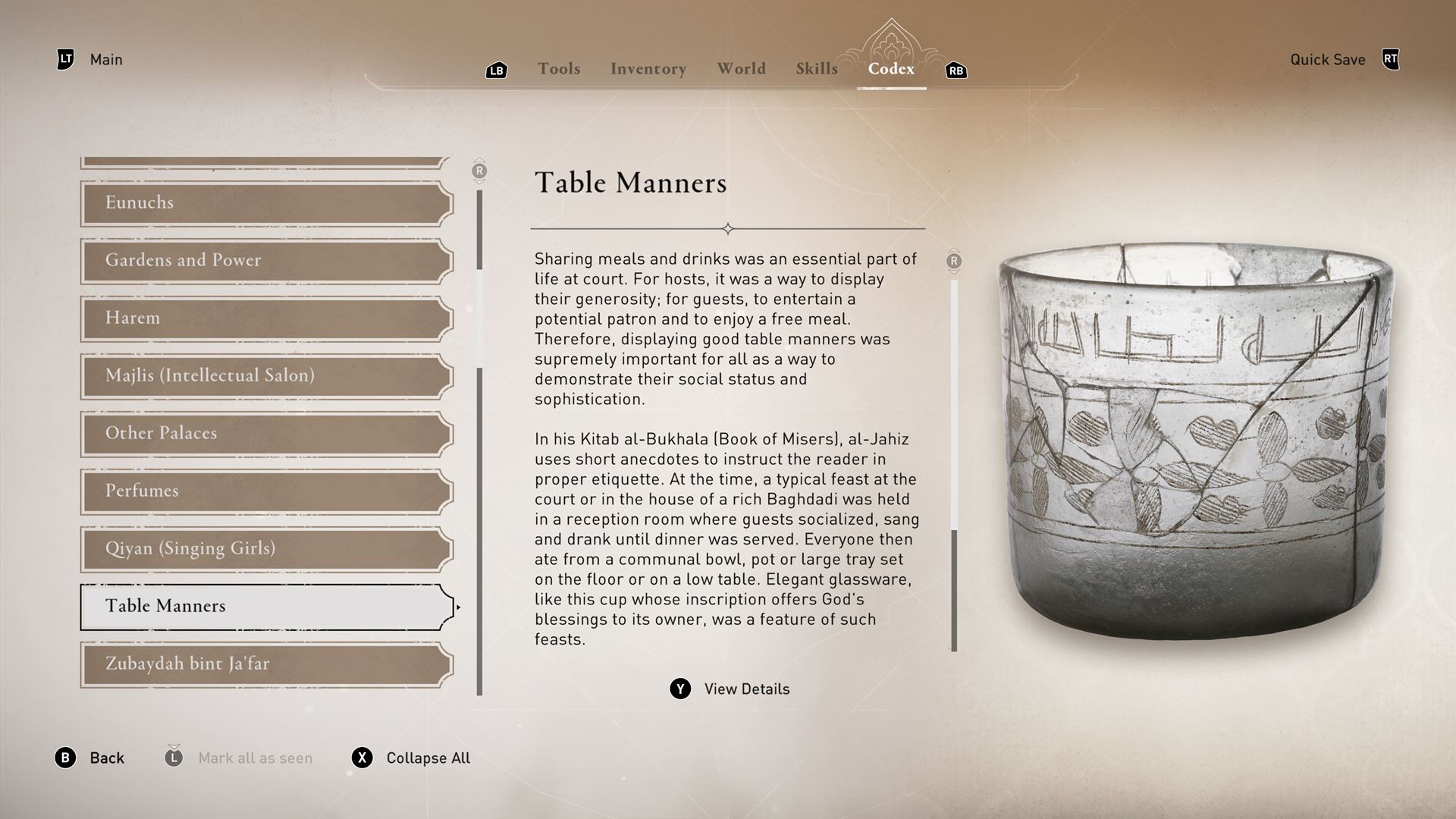Select the Codex tab
This screenshot has height=819, width=1456.
pos(891,69)
